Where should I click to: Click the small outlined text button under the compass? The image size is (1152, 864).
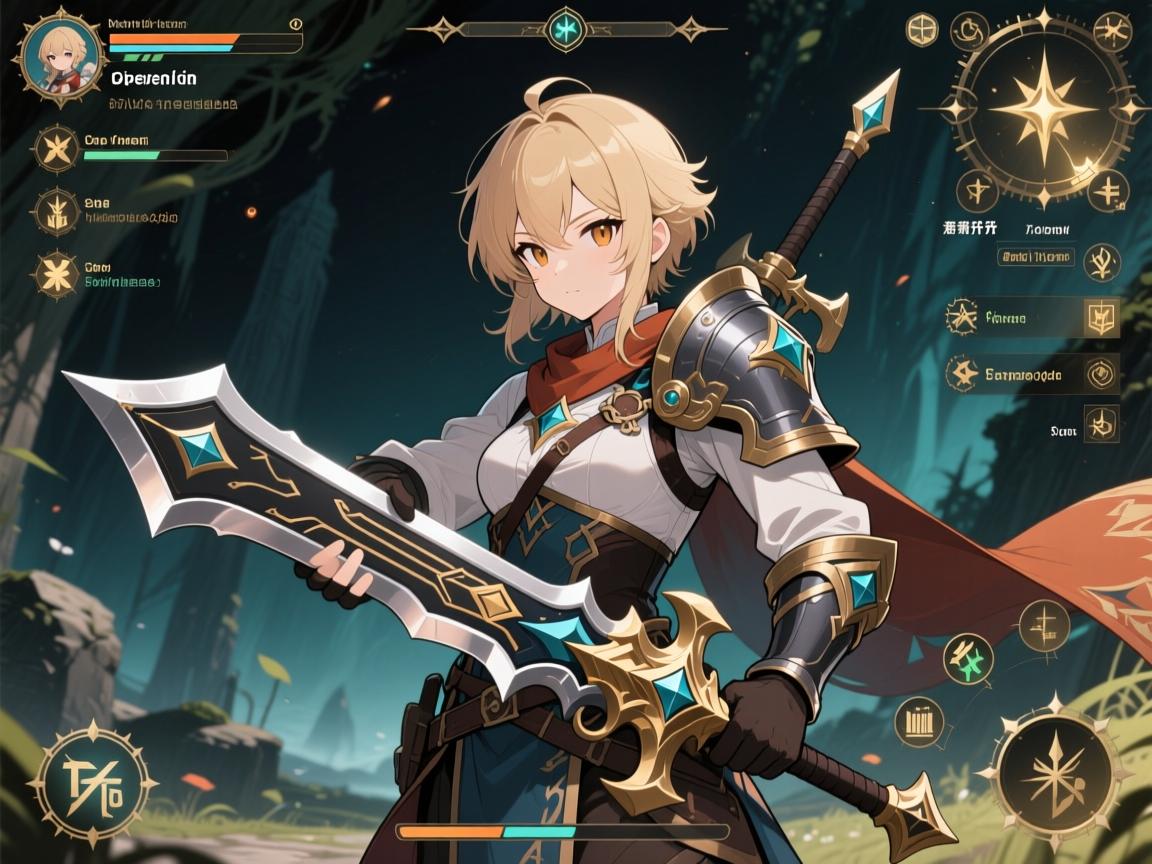[x=1035, y=257]
